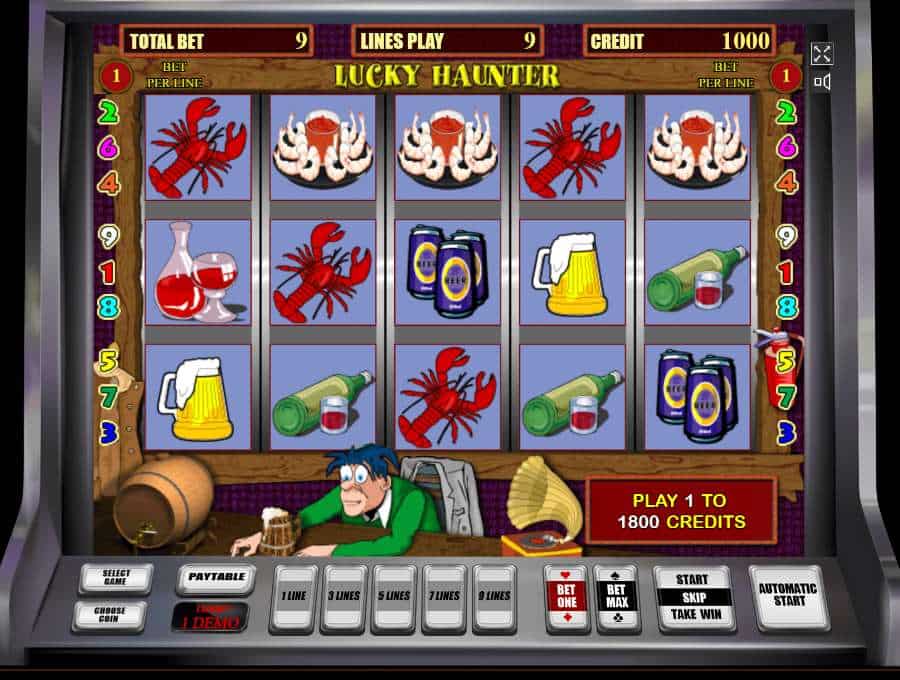Open the Select Game menu
Viewport: 900px width, 680px height.
[116, 578]
